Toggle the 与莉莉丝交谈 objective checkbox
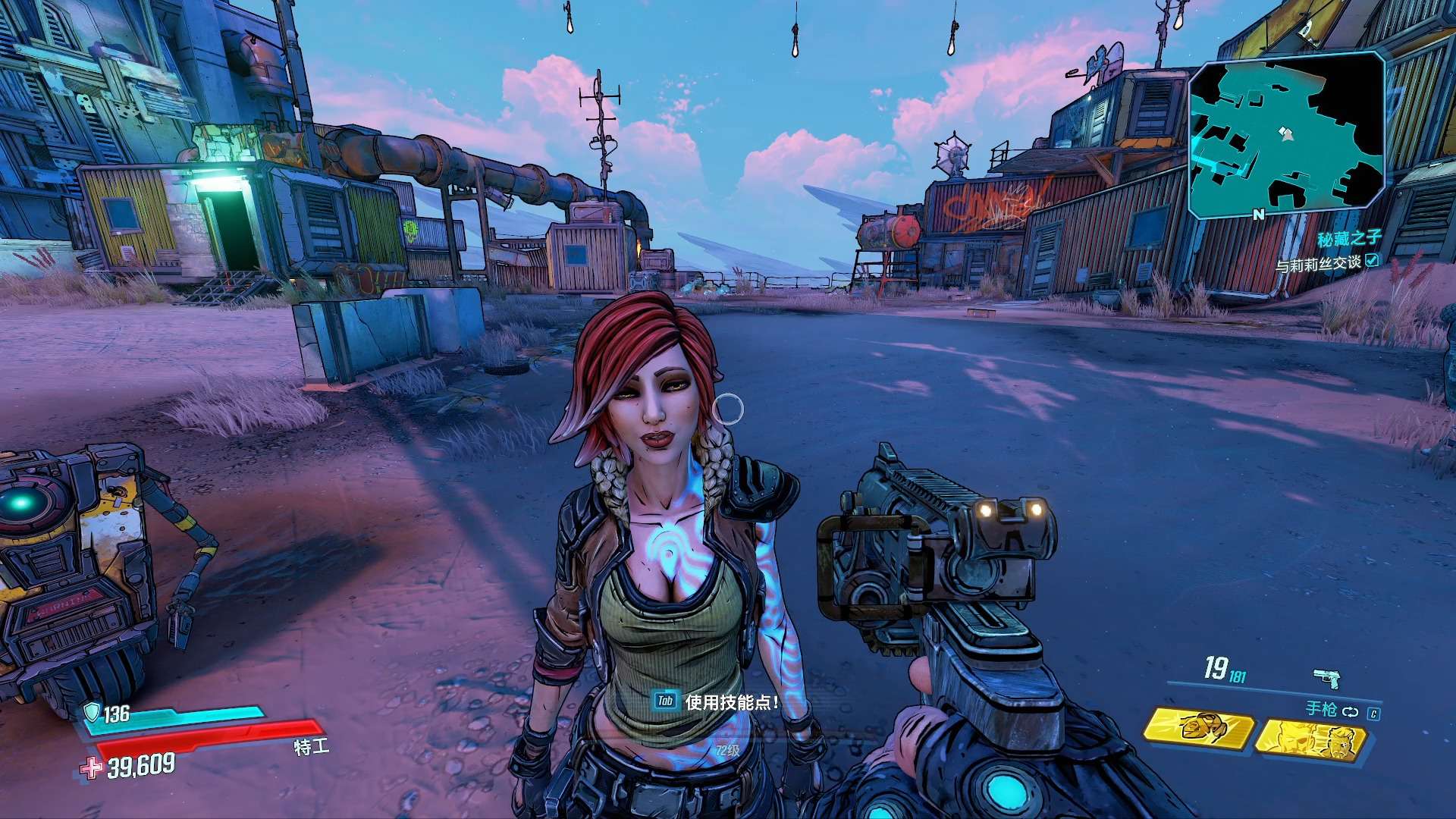The image size is (1456, 819). click(1372, 262)
